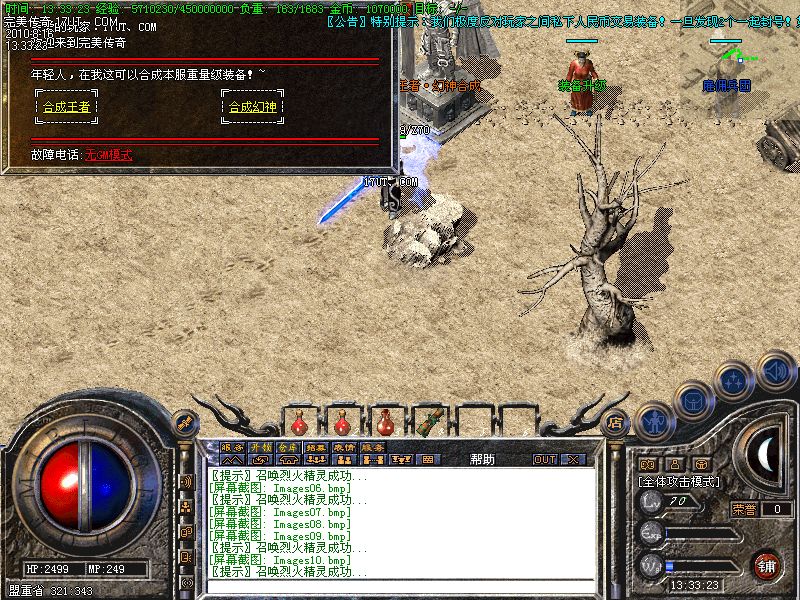Click the red 无GM模式 link
800x600 pixels.
[108, 155]
